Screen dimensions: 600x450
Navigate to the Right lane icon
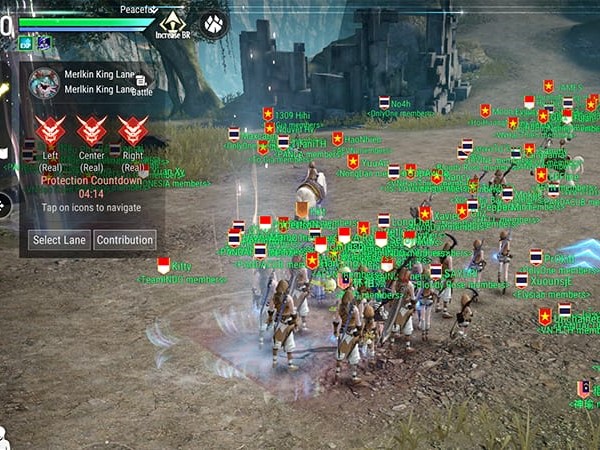click(x=132, y=132)
